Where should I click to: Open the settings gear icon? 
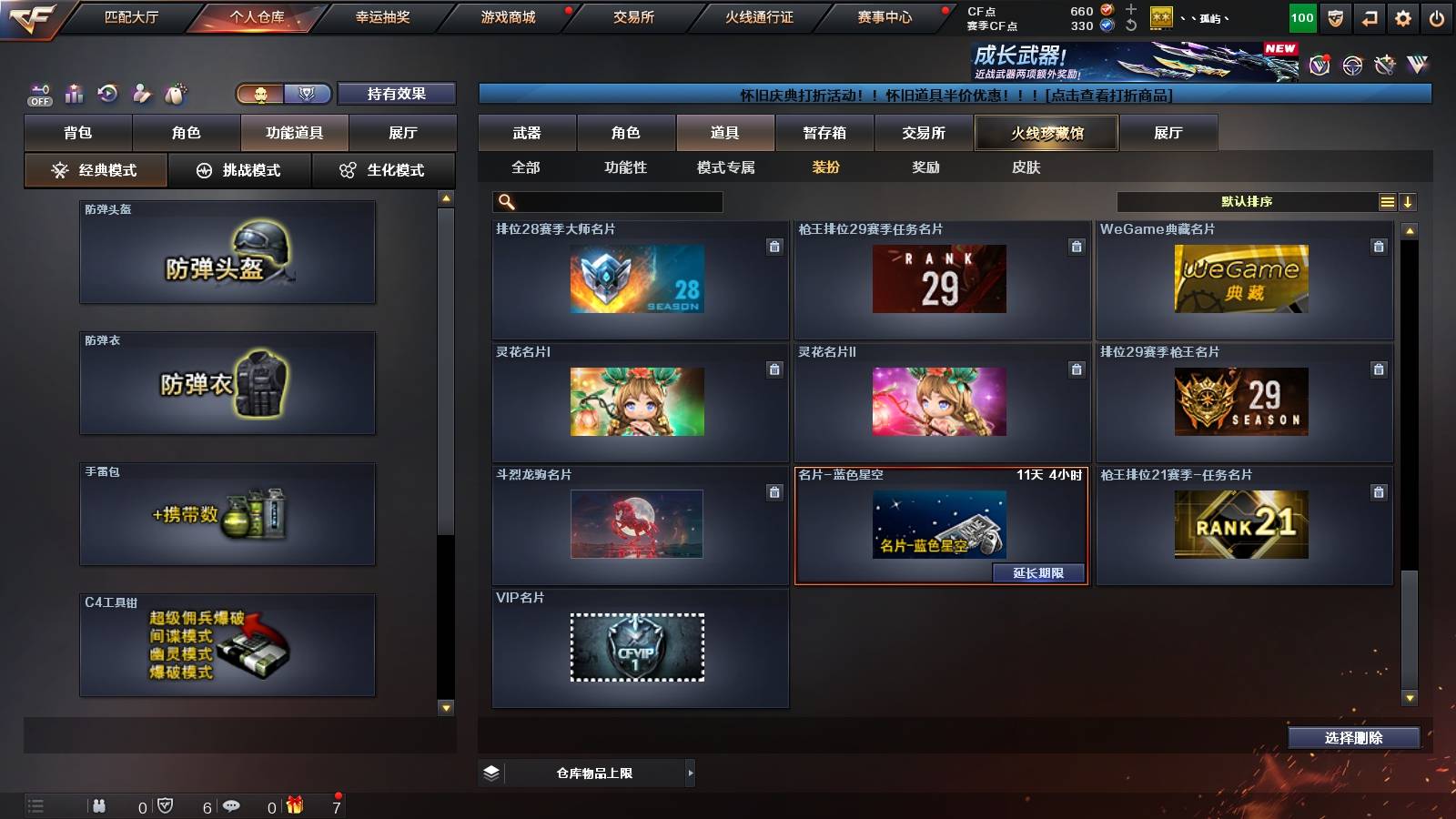(1403, 16)
